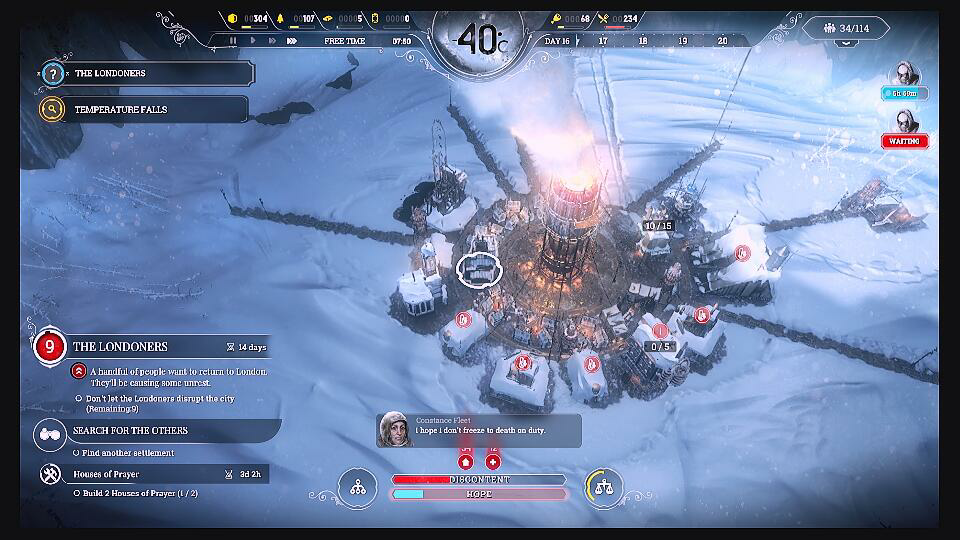Click the Discontent bar
960x540 pixels.
[x=479, y=480]
